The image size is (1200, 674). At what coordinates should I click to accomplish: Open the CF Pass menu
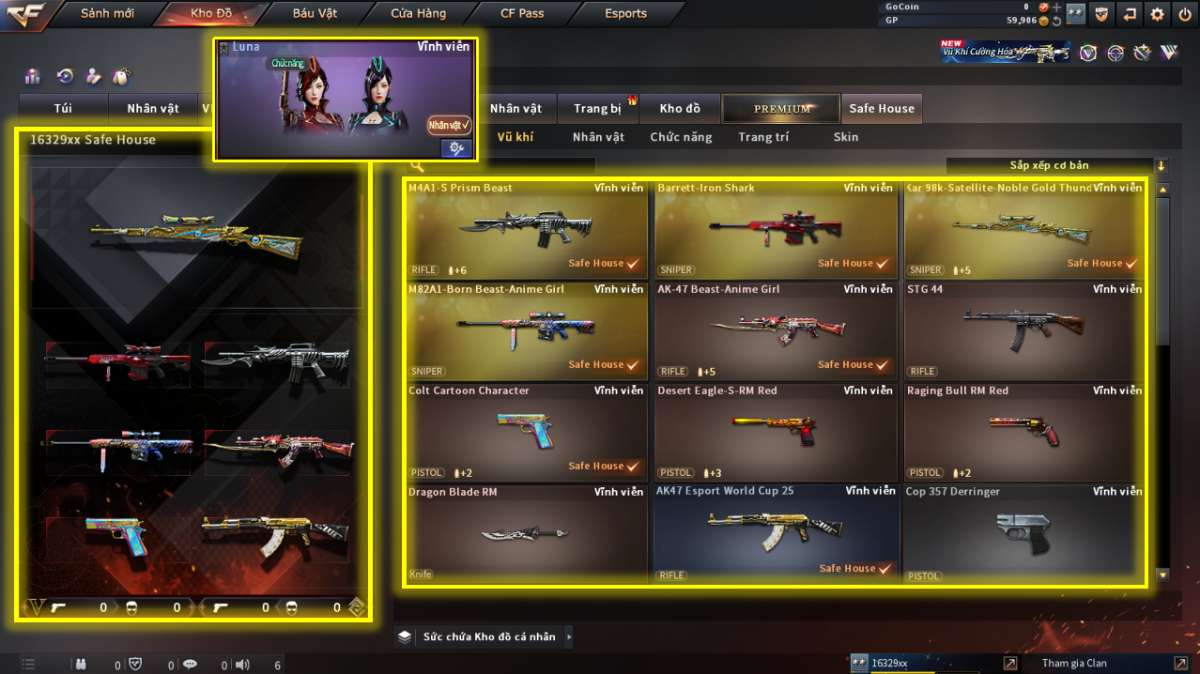tap(522, 14)
